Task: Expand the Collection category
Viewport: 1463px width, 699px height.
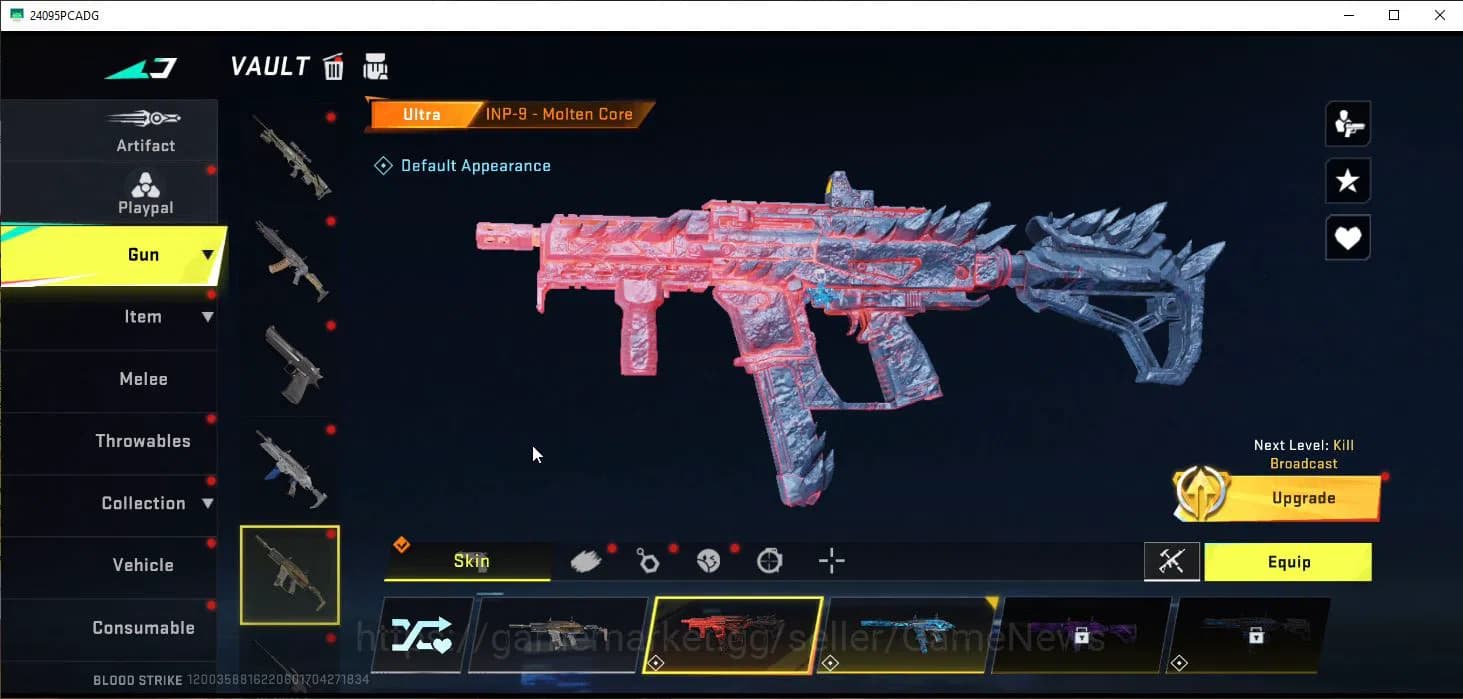Action: 207,503
